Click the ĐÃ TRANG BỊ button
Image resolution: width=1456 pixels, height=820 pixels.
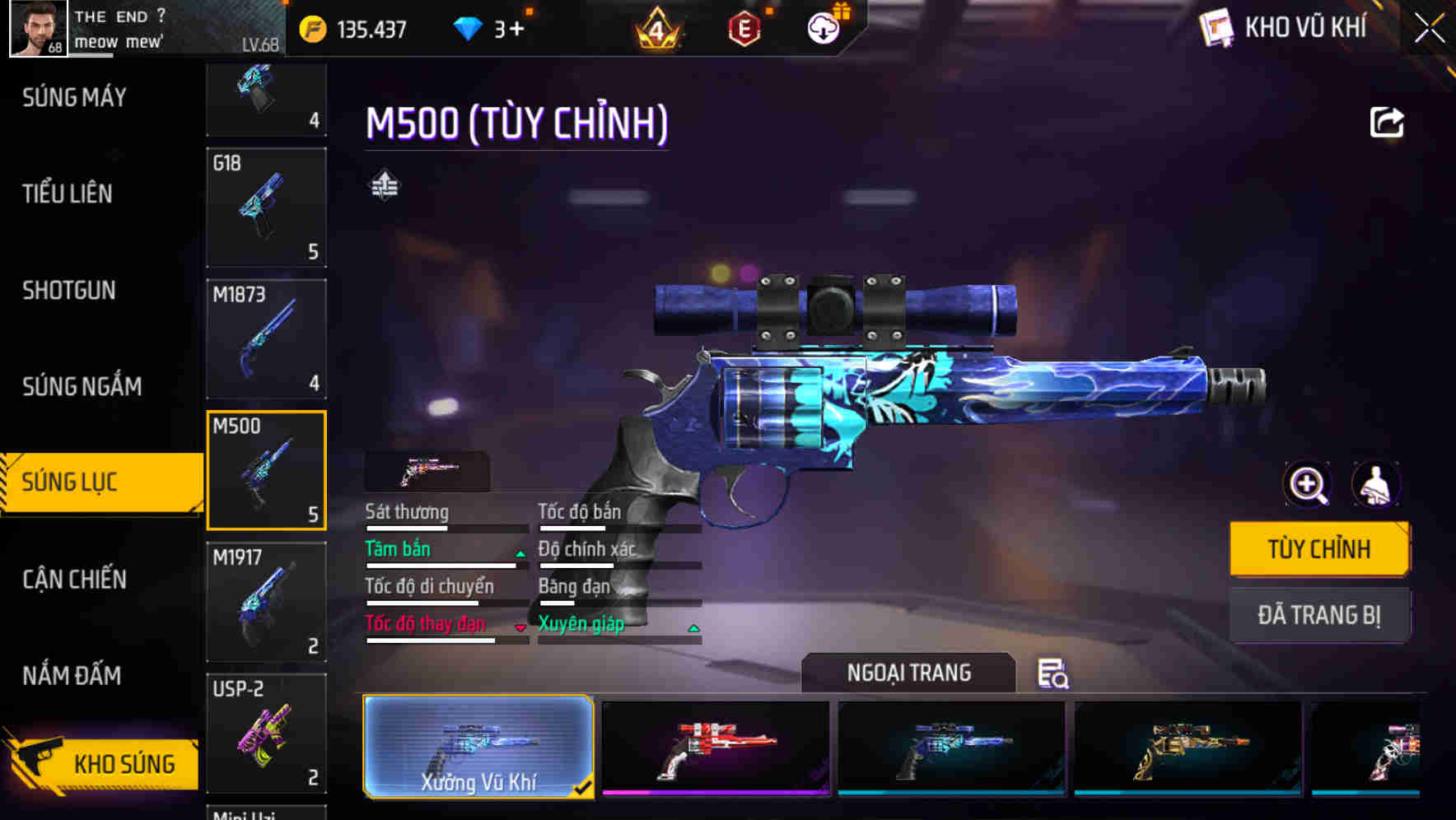1319,614
